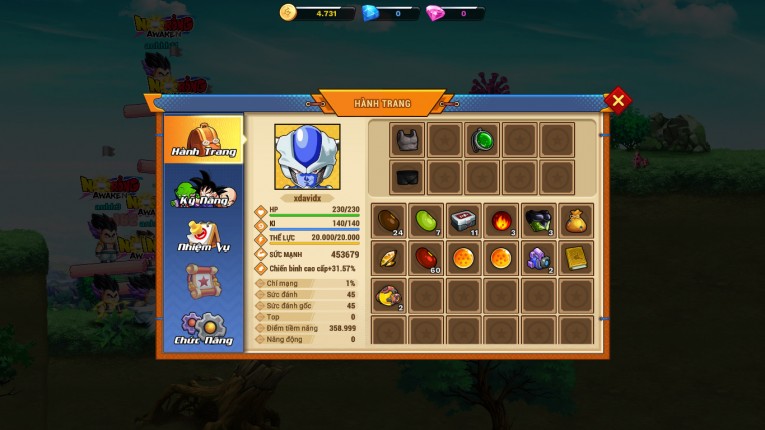
Task: Open the yellow book item
Action: click(576, 258)
